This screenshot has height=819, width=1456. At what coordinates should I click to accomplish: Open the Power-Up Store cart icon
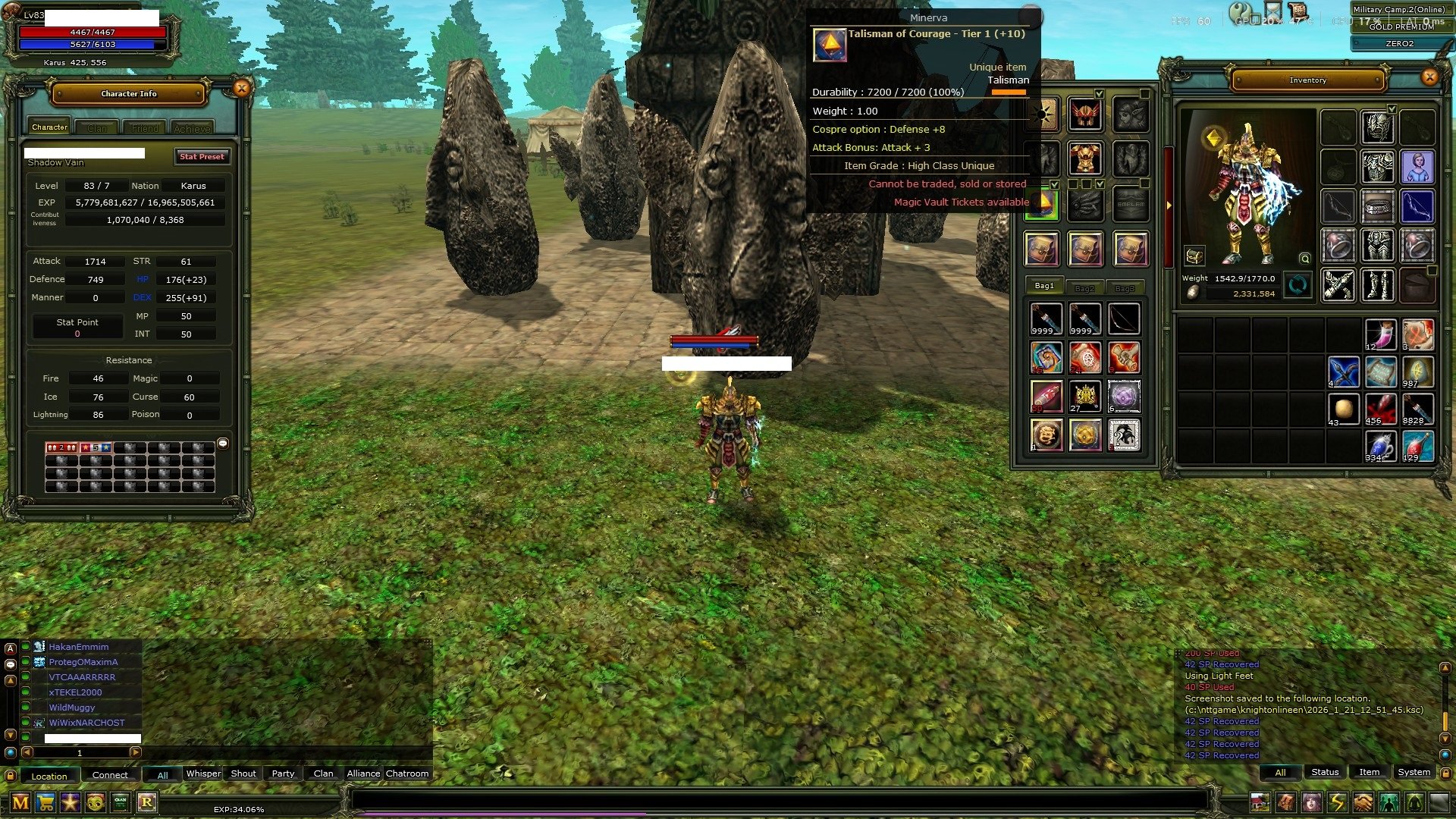coord(45,802)
